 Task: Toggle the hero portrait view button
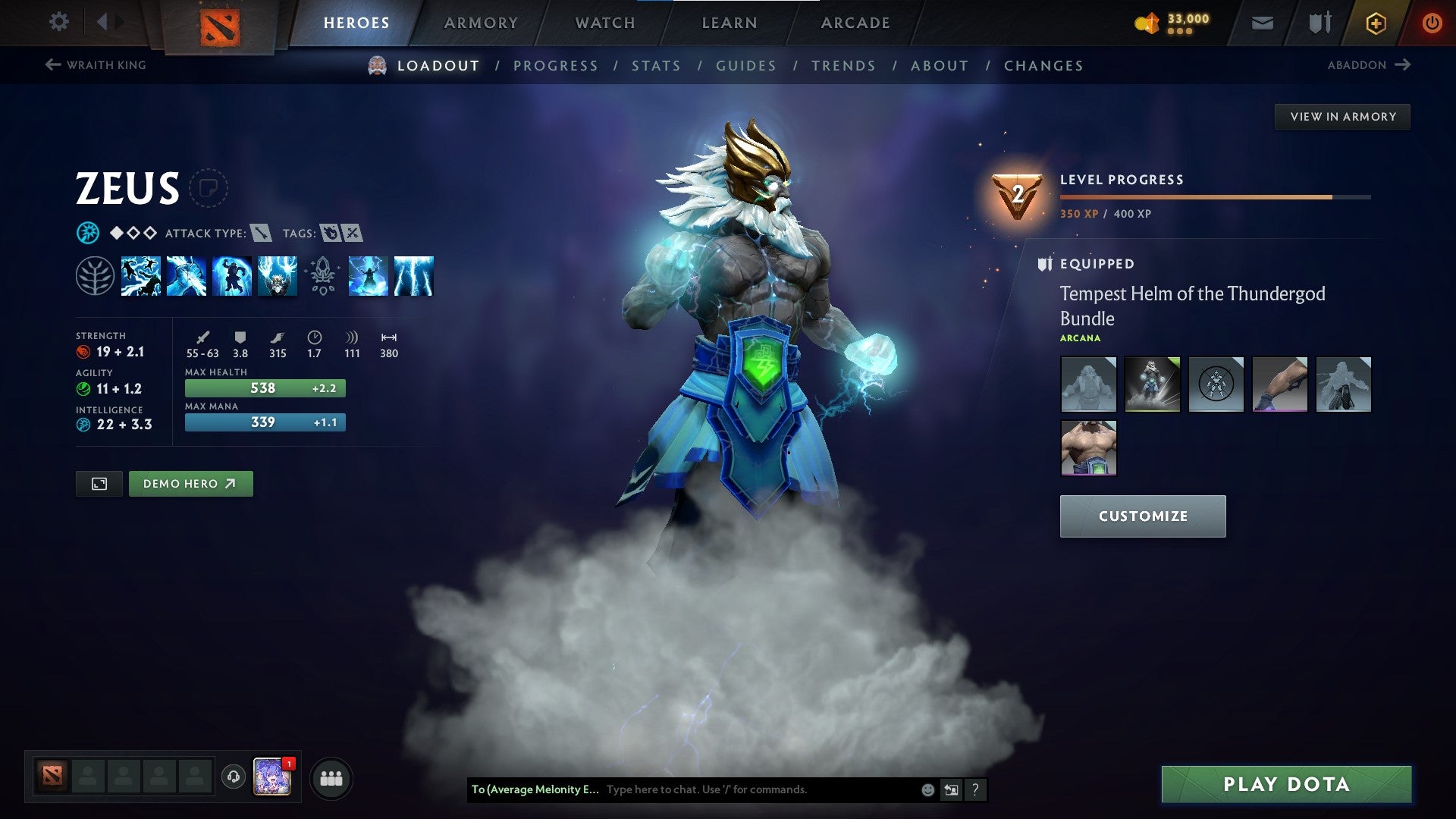tap(101, 483)
